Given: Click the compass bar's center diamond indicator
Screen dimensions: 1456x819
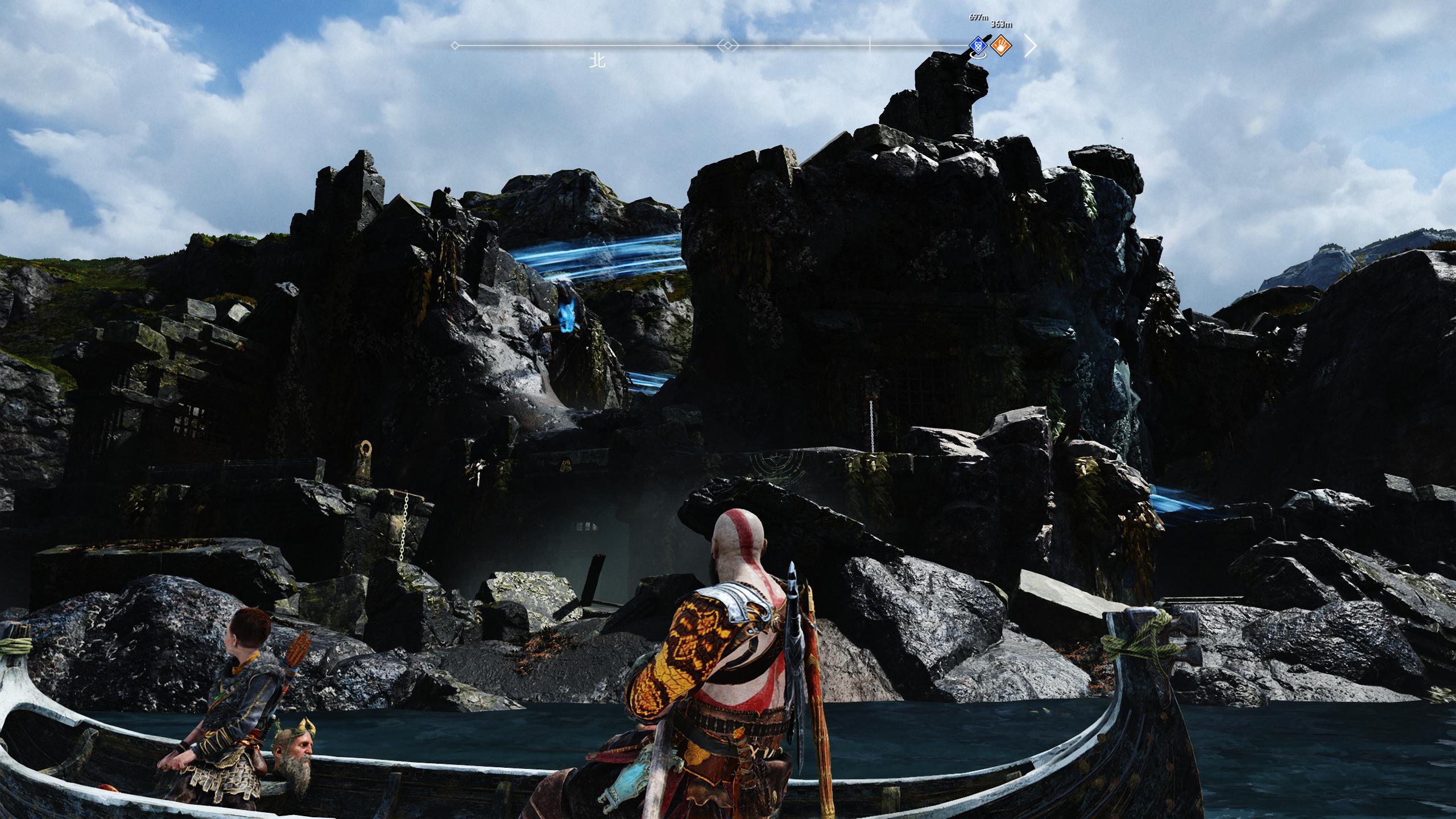Looking at the screenshot, I should click(x=727, y=45).
